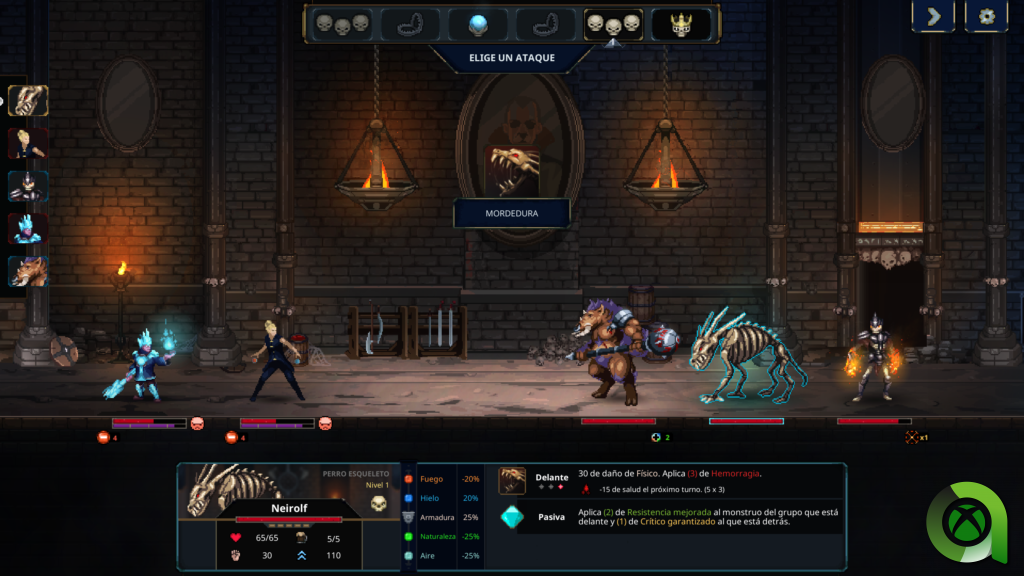Select the Delante attack skill icon
This screenshot has height=576, width=1024.
pos(512,480)
